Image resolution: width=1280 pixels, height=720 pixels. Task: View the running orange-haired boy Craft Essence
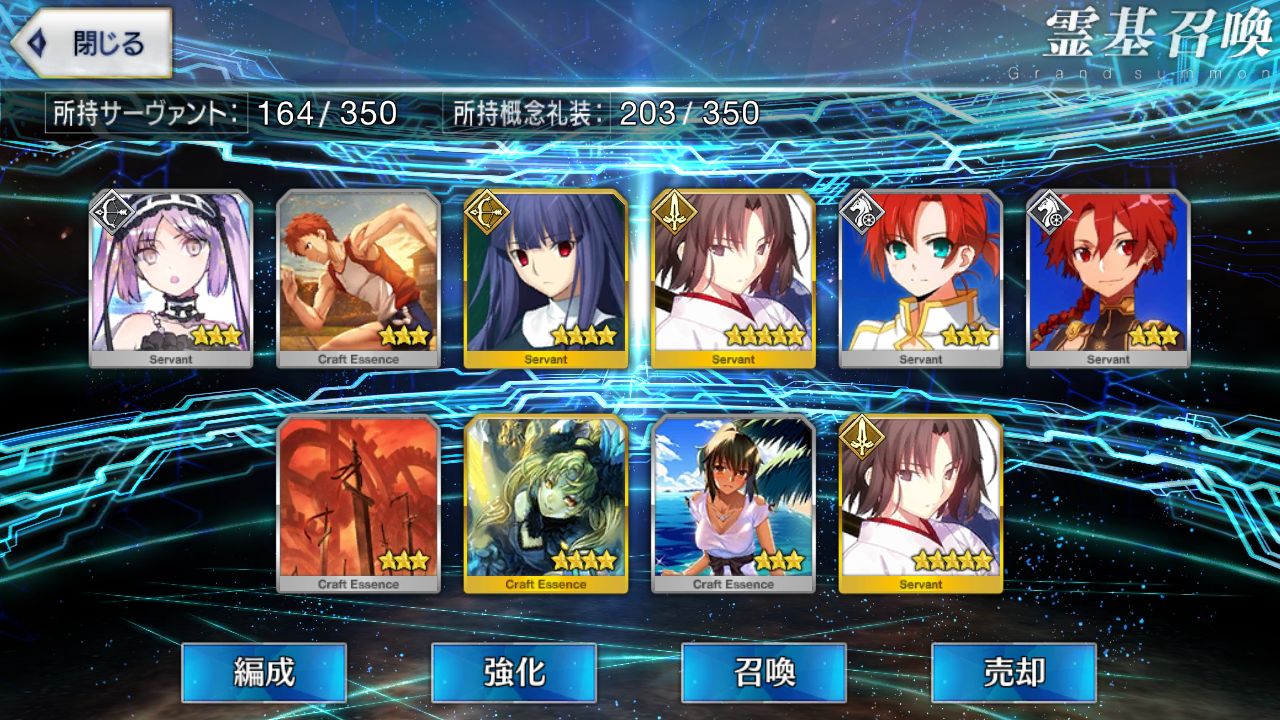pos(358,278)
